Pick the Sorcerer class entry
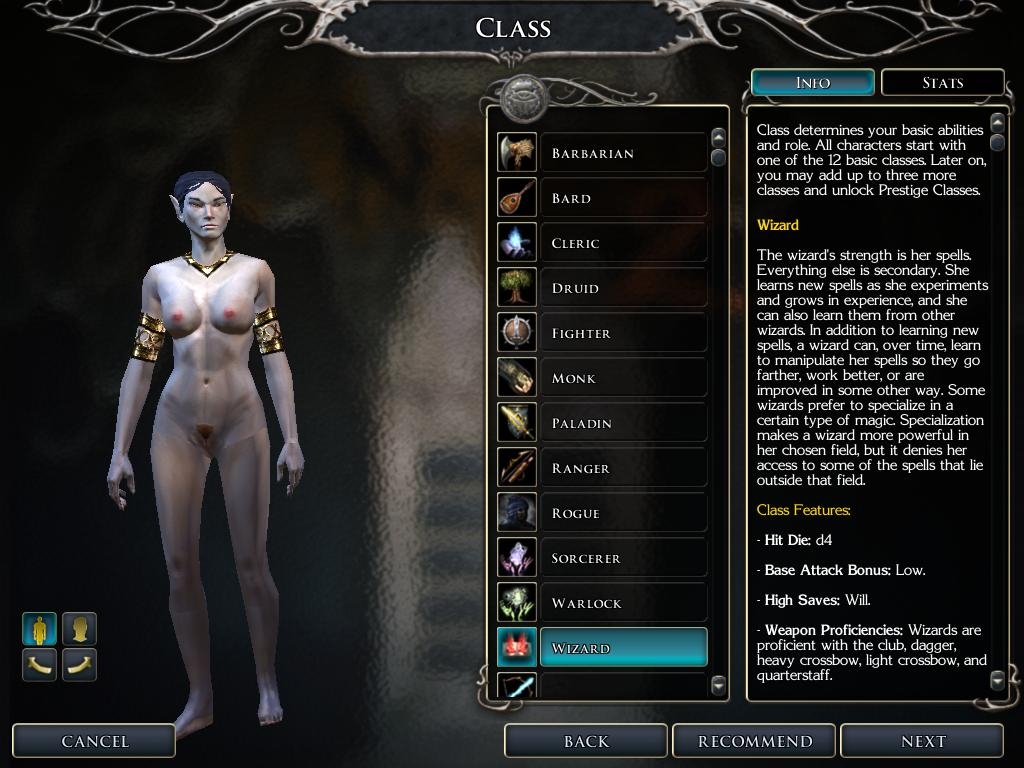Image resolution: width=1024 pixels, height=768 pixels. [622, 558]
